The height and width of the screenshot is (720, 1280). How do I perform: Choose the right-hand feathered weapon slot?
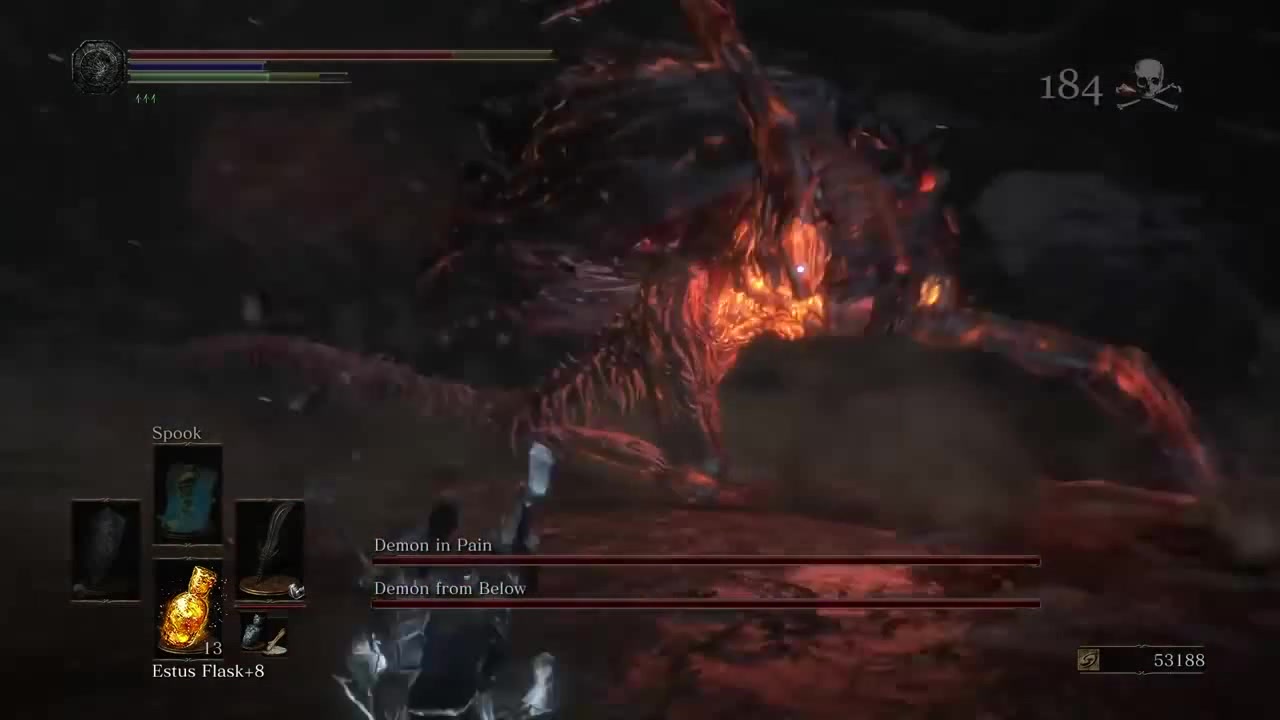pos(269,551)
